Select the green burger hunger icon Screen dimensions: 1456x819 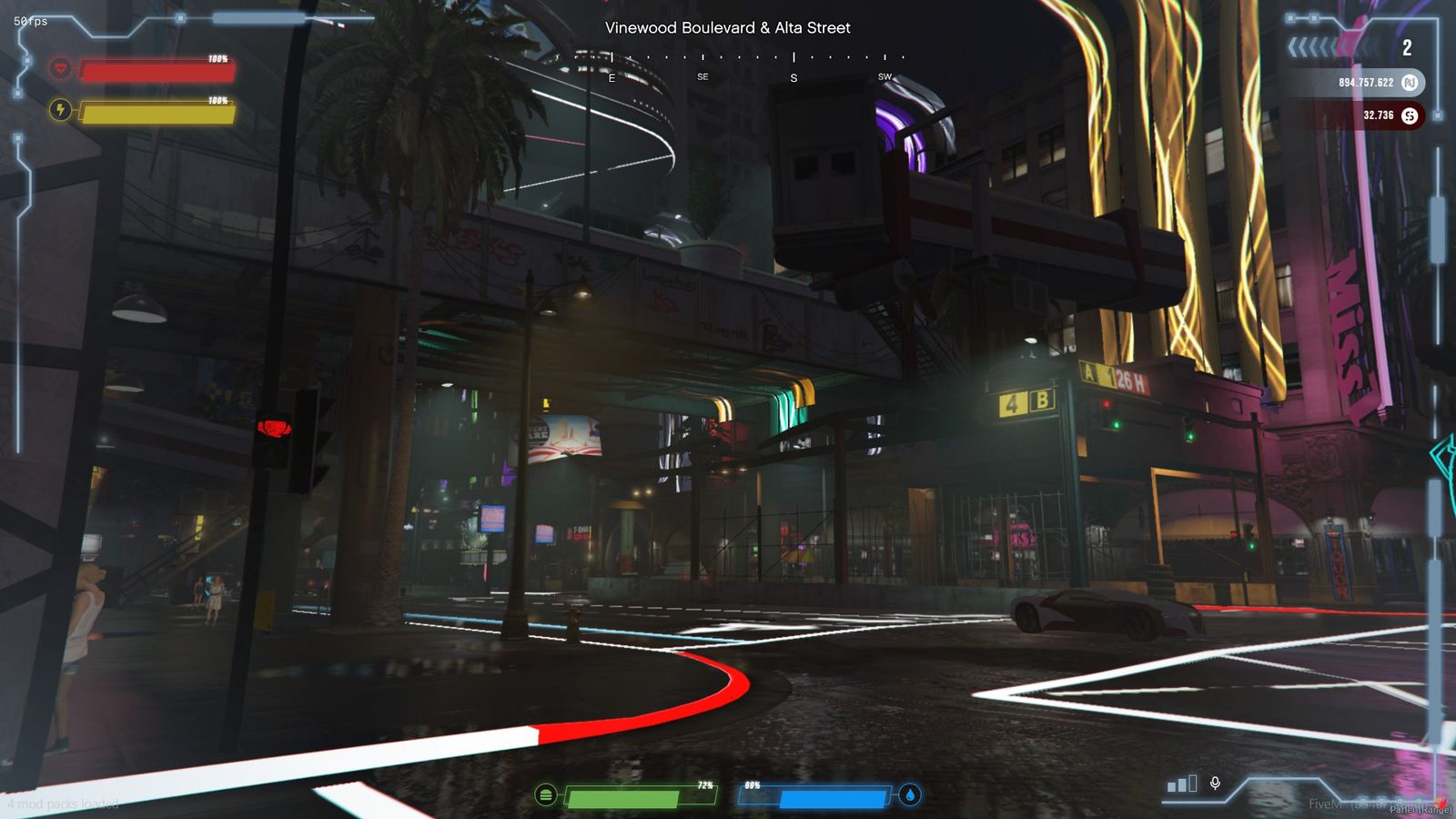click(546, 794)
